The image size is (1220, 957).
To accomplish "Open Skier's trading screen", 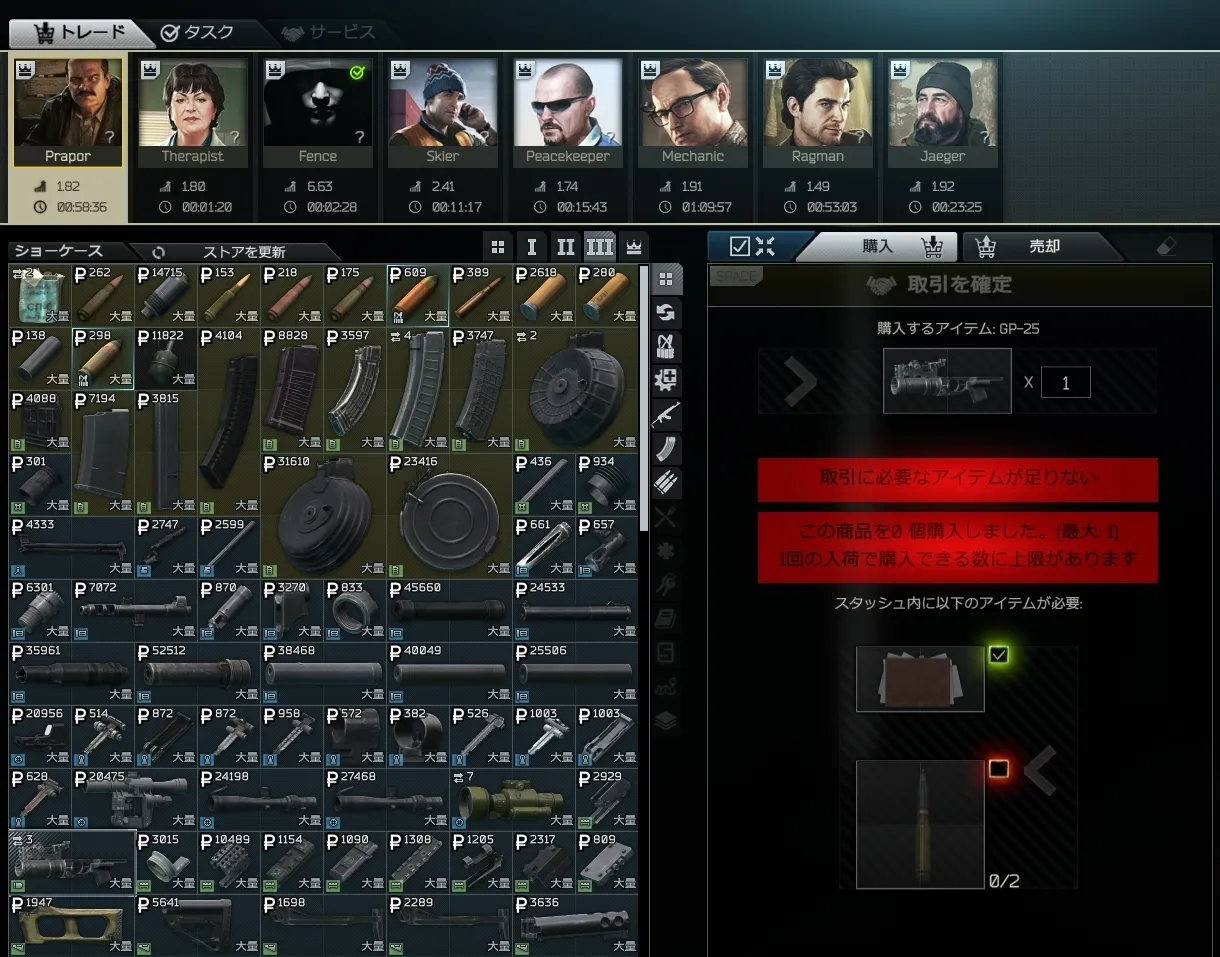I will tap(442, 112).
